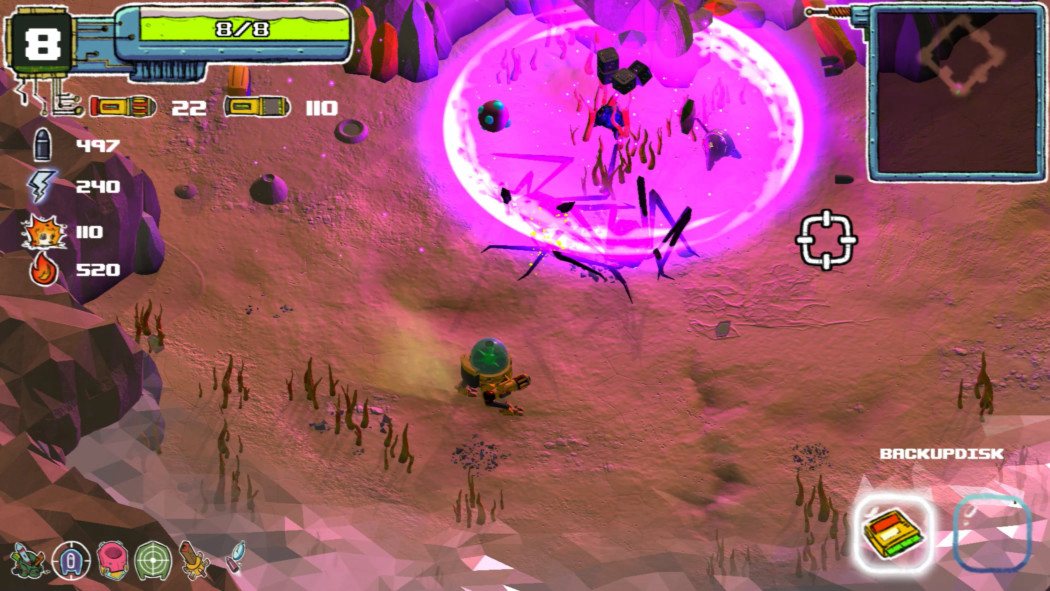Select the green turret with rocket icon

[27, 559]
